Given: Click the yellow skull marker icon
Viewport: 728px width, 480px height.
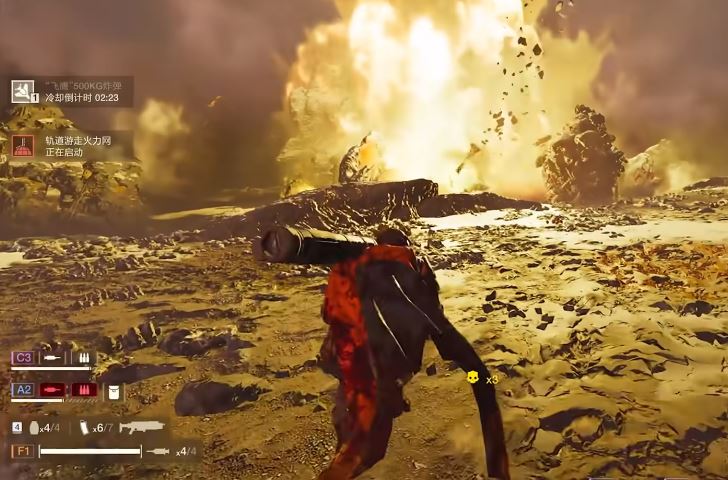Looking at the screenshot, I should (x=472, y=377).
